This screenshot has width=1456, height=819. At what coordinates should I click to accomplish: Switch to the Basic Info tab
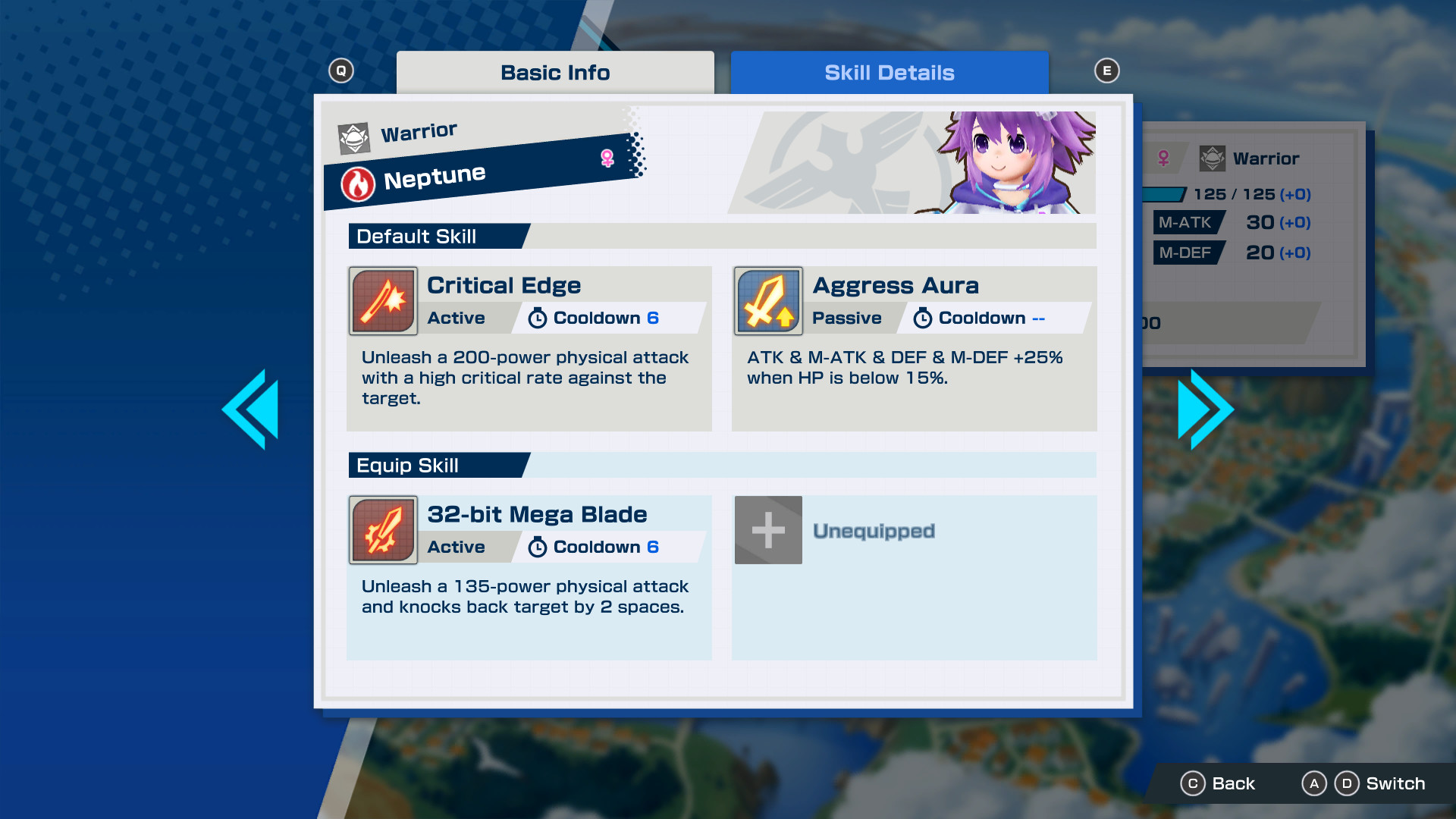point(554,72)
